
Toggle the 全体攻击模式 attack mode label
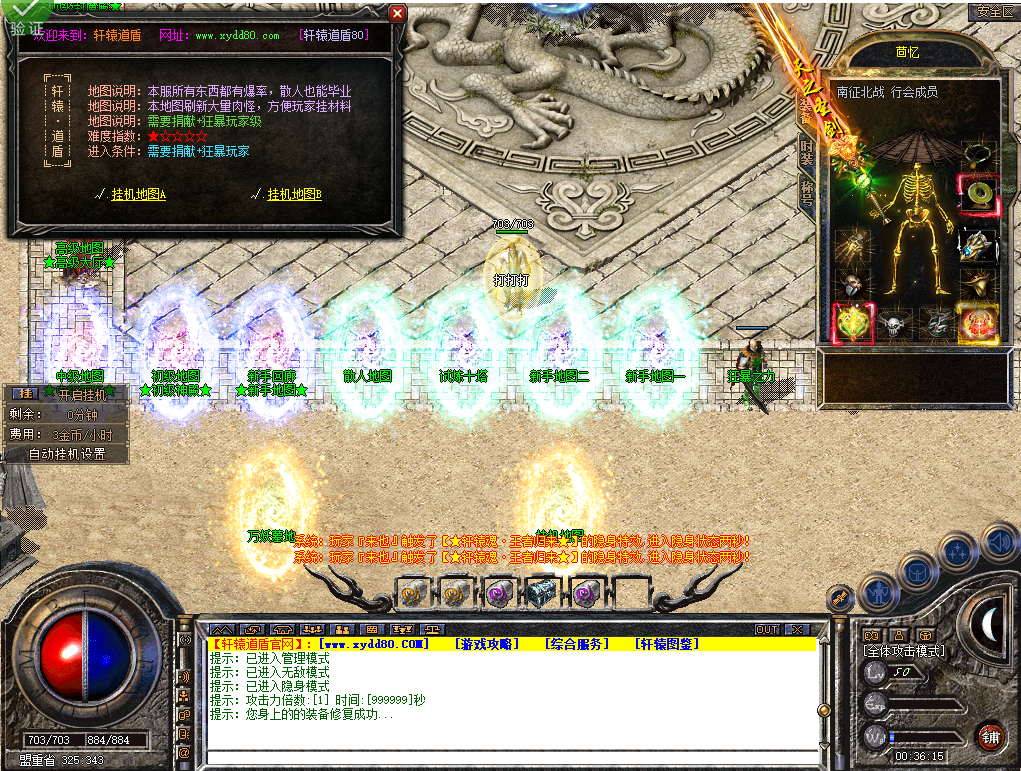click(905, 651)
